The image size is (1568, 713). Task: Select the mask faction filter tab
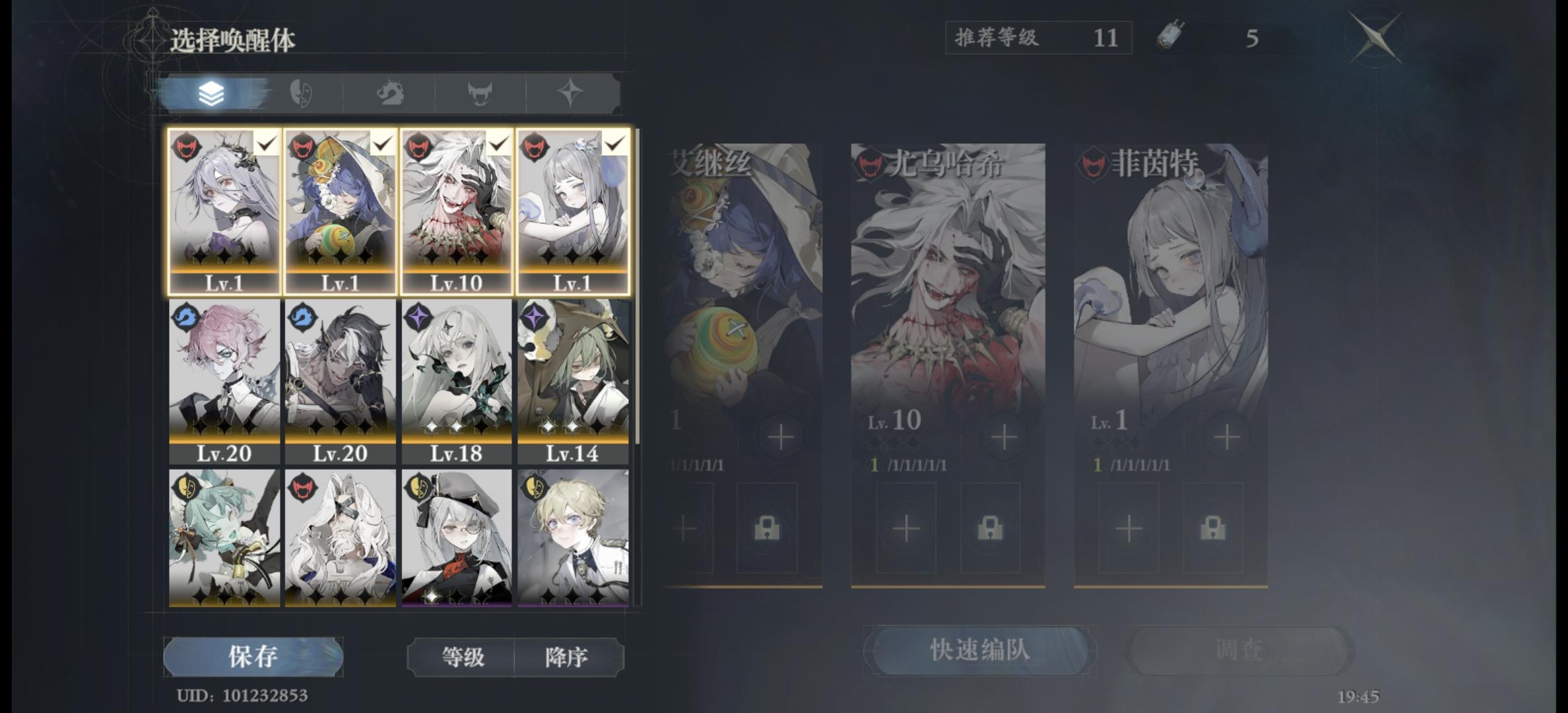tap(304, 92)
